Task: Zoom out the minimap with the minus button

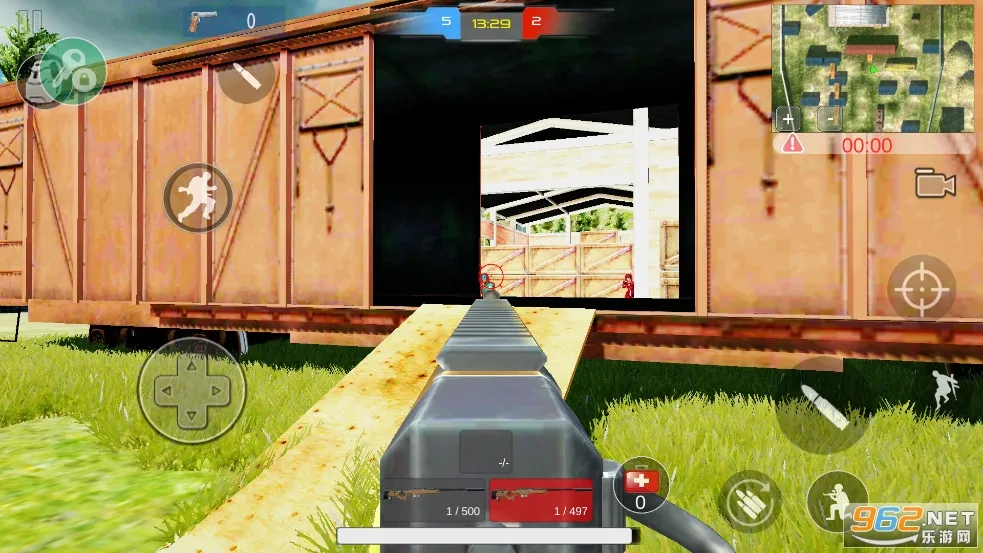Action: [x=829, y=118]
